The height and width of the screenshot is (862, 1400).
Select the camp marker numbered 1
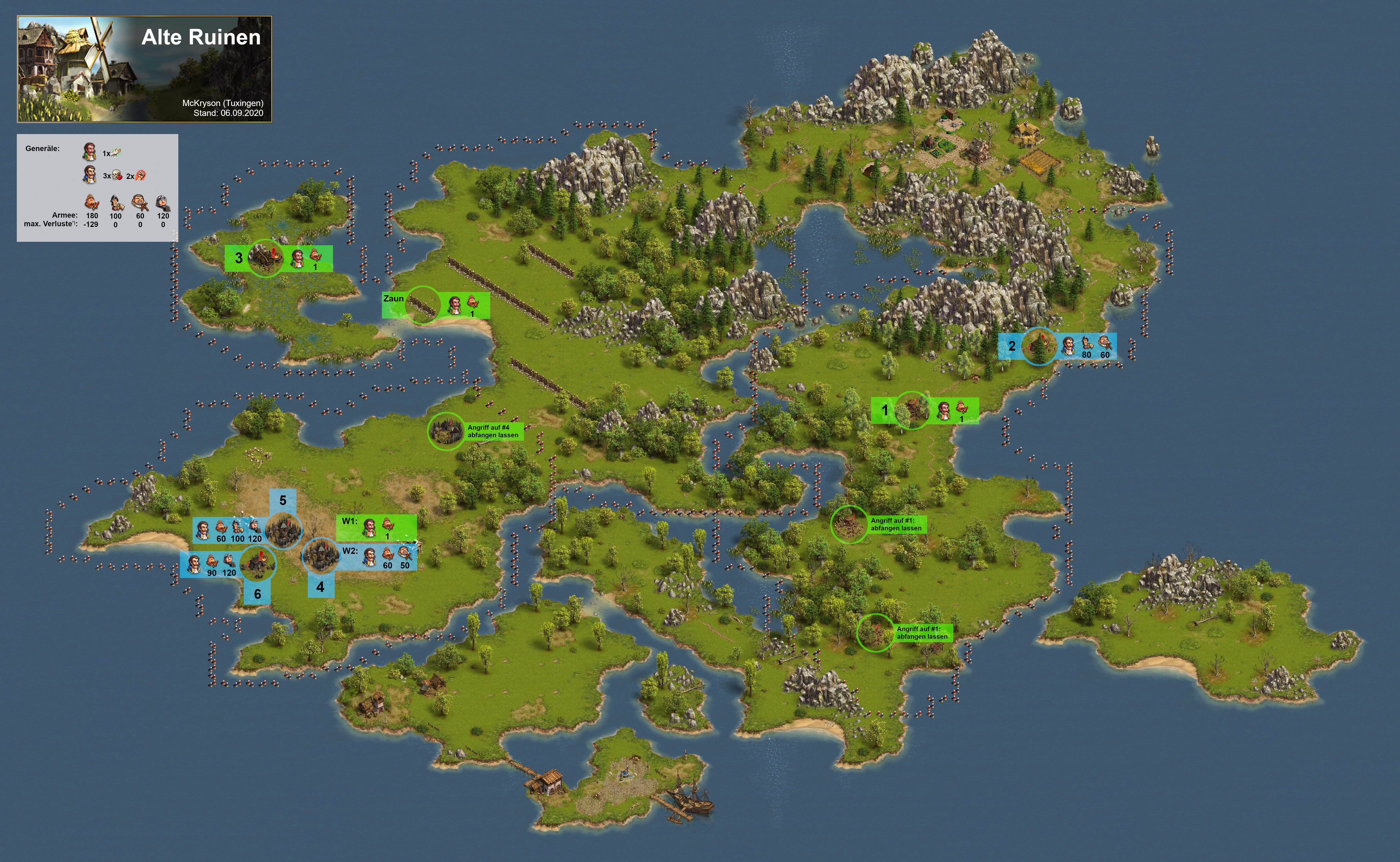pyautogui.click(x=884, y=410)
